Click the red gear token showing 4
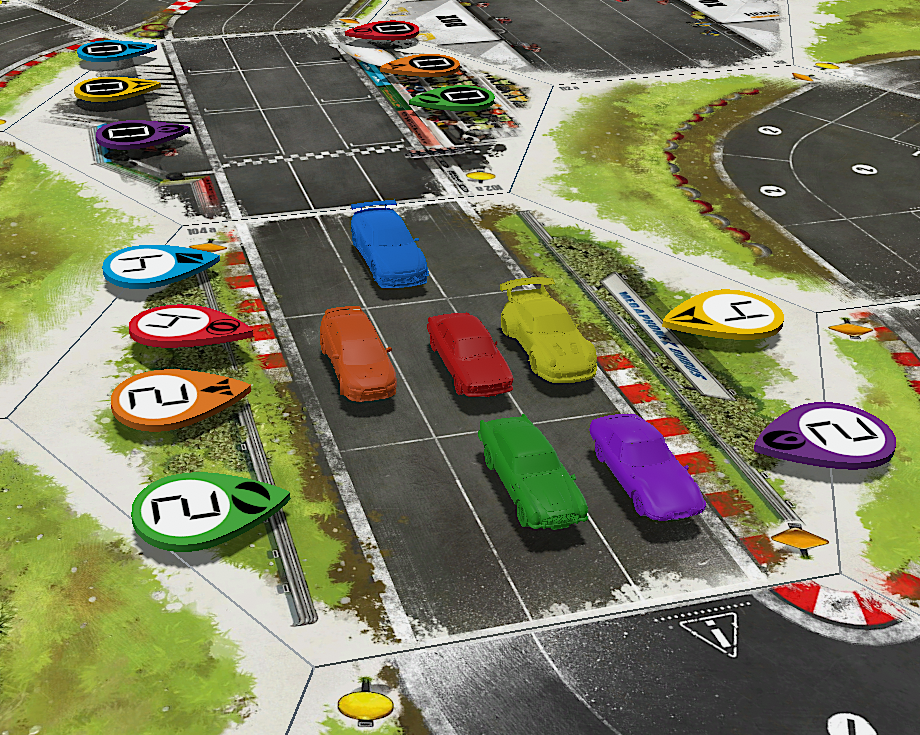Image resolution: width=920 pixels, height=735 pixels. point(181,325)
